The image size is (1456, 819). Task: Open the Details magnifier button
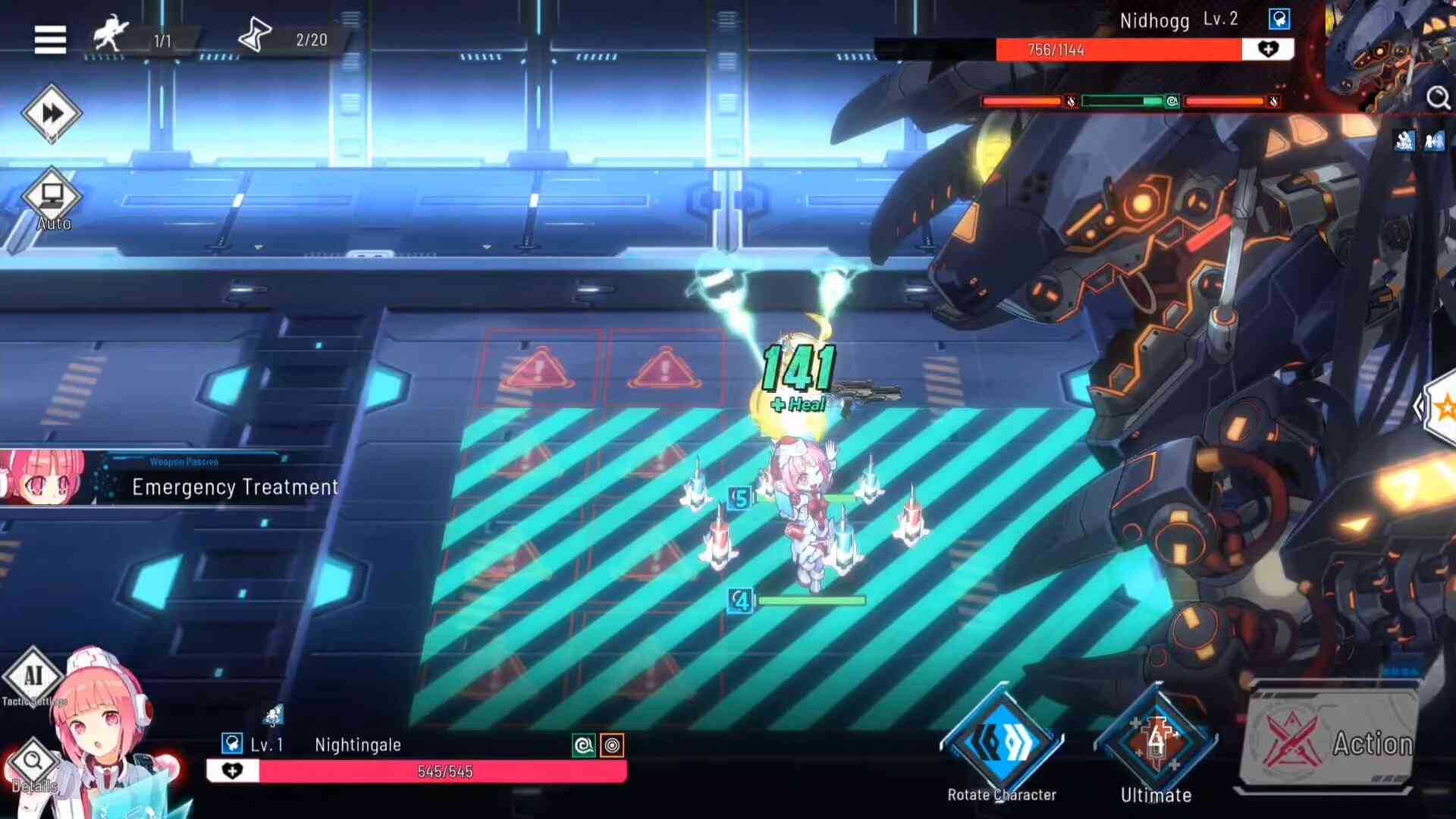[x=33, y=762]
